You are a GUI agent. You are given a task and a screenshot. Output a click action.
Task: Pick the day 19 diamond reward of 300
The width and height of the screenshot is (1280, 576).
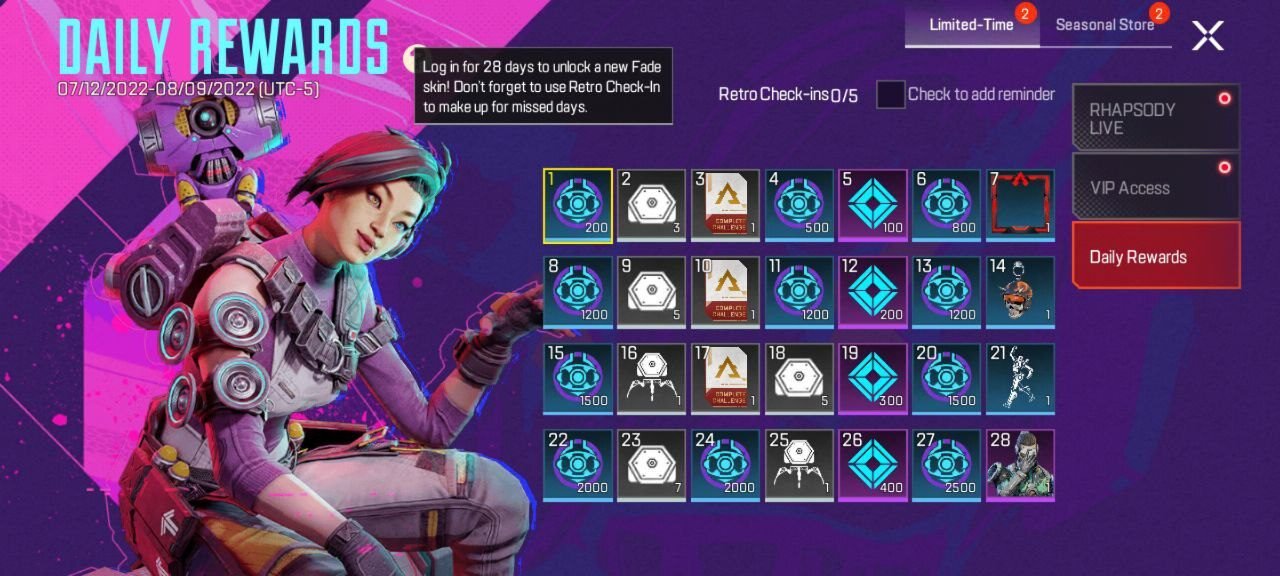coord(873,378)
